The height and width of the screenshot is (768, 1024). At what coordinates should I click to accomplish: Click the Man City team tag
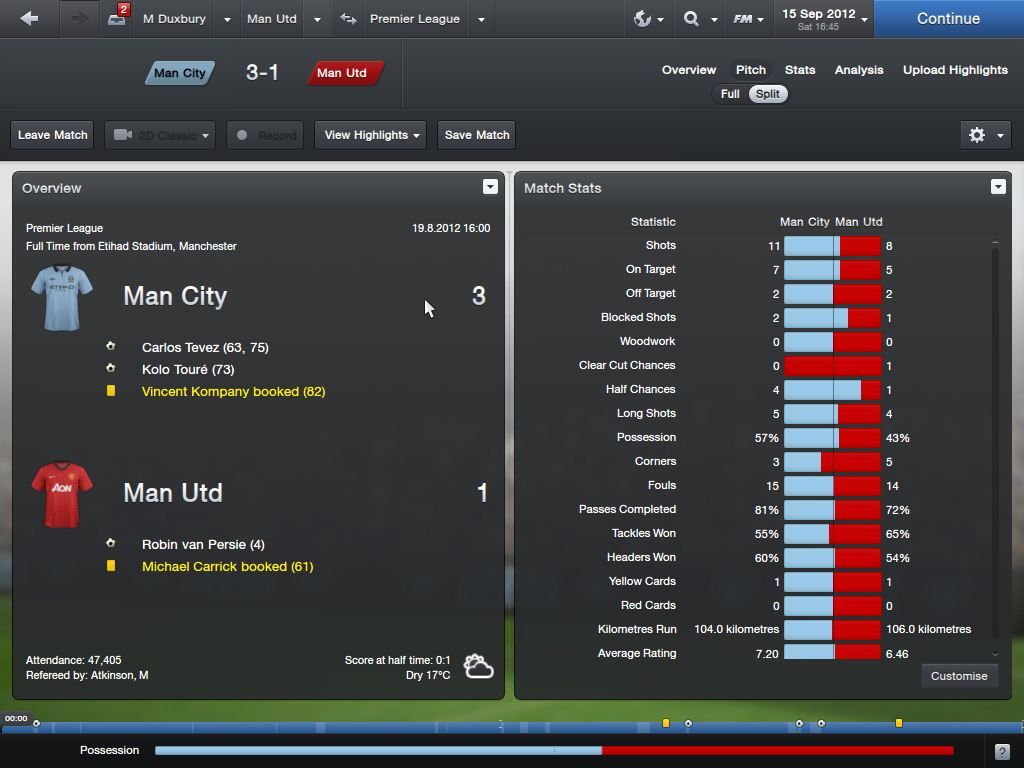(180, 73)
